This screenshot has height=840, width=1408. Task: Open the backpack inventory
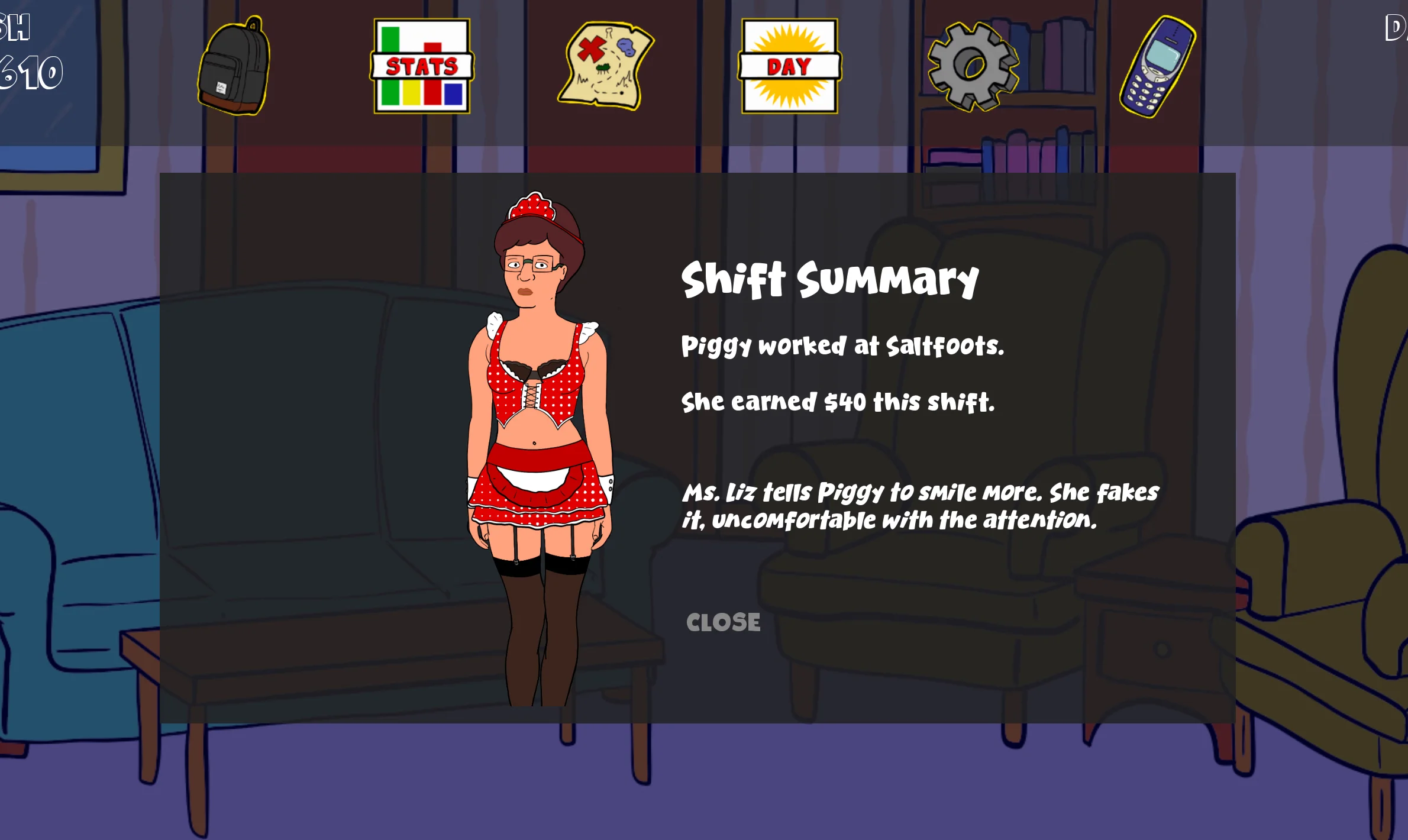(x=234, y=67)
